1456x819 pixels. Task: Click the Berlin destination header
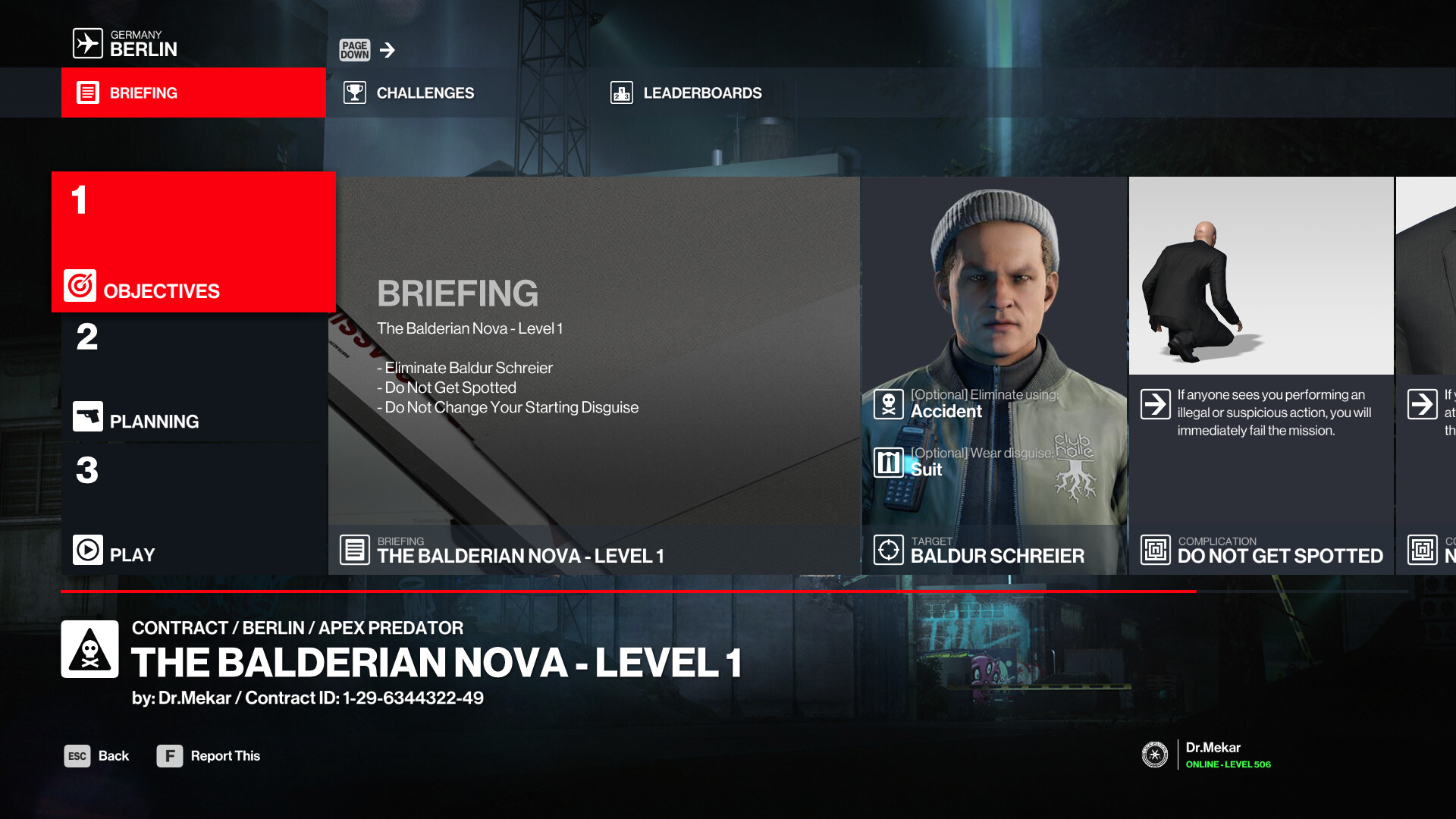pos(126,43)
